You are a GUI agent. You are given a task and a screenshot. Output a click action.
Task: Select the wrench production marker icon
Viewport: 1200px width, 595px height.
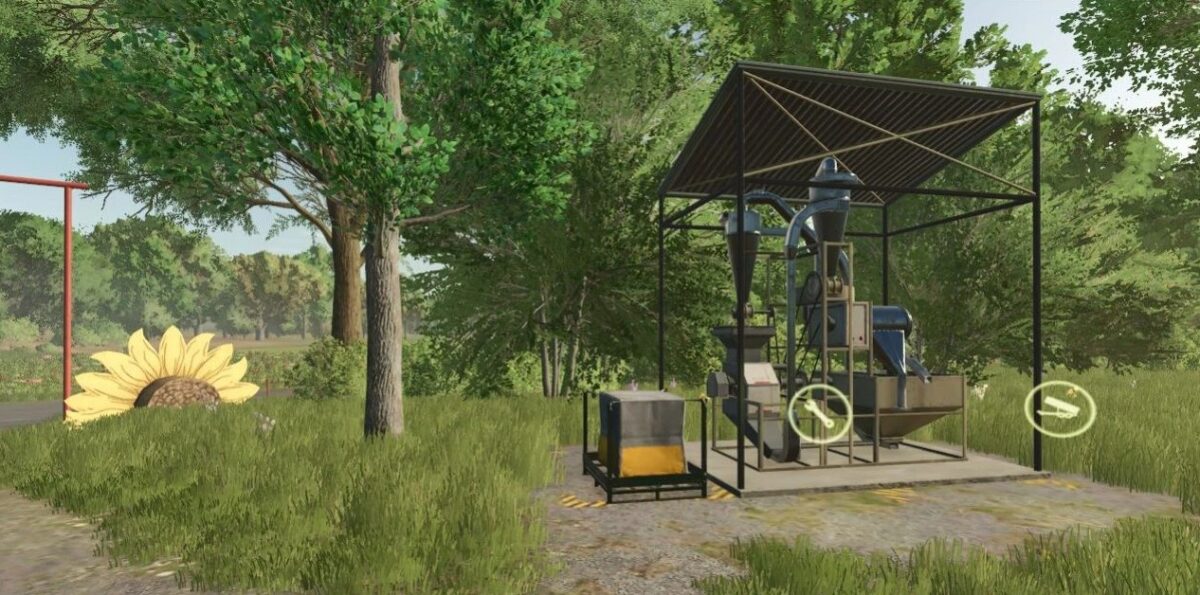coord(820,413)
